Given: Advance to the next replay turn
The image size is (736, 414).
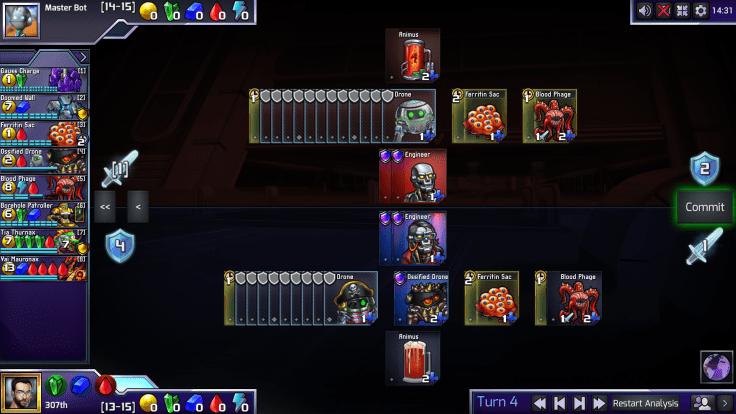Looking at the screenshot, I should [579, 403].
